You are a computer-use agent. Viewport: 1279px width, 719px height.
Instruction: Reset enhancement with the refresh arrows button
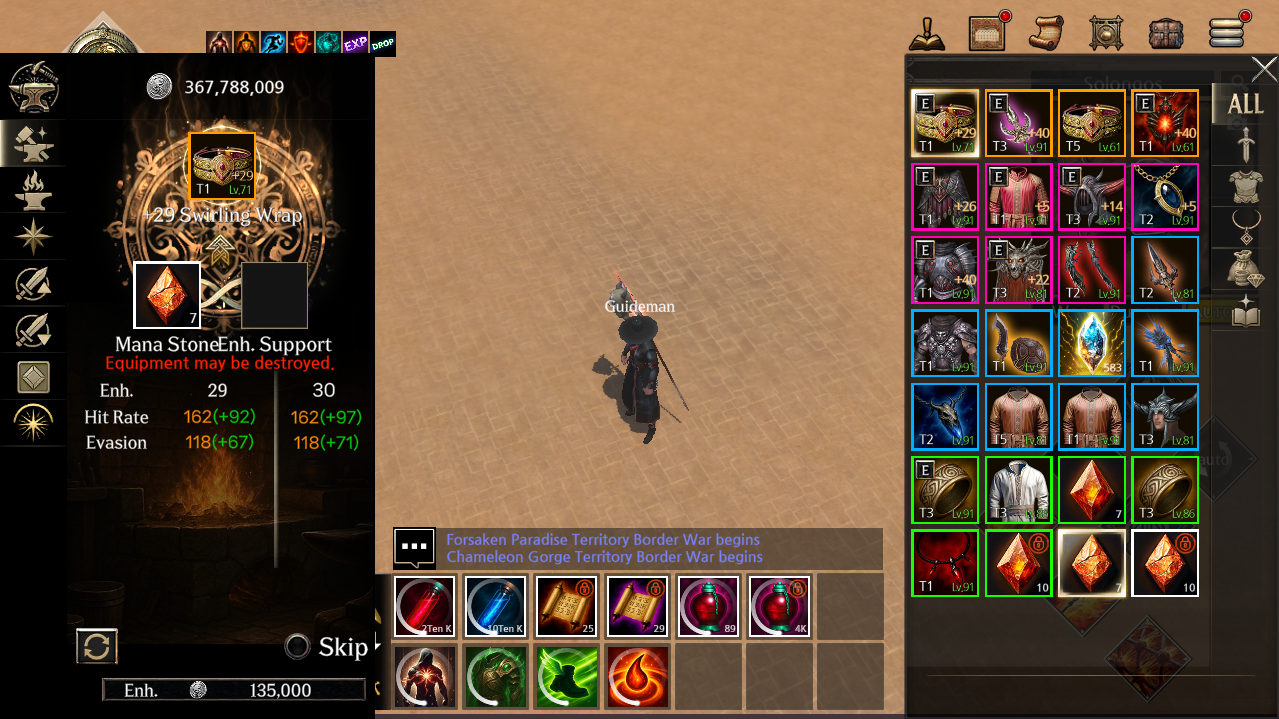(97, 646)
